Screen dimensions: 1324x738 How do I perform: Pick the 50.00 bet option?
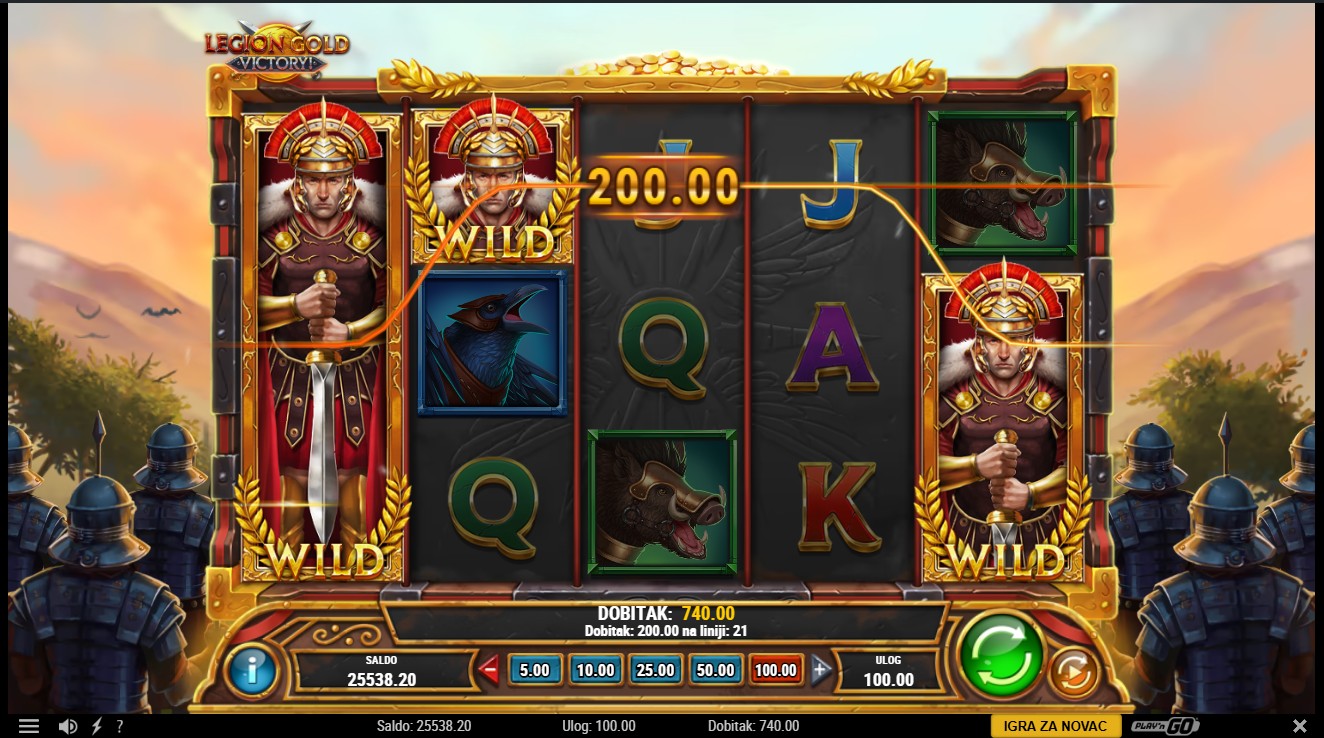(x=715, y=670)
